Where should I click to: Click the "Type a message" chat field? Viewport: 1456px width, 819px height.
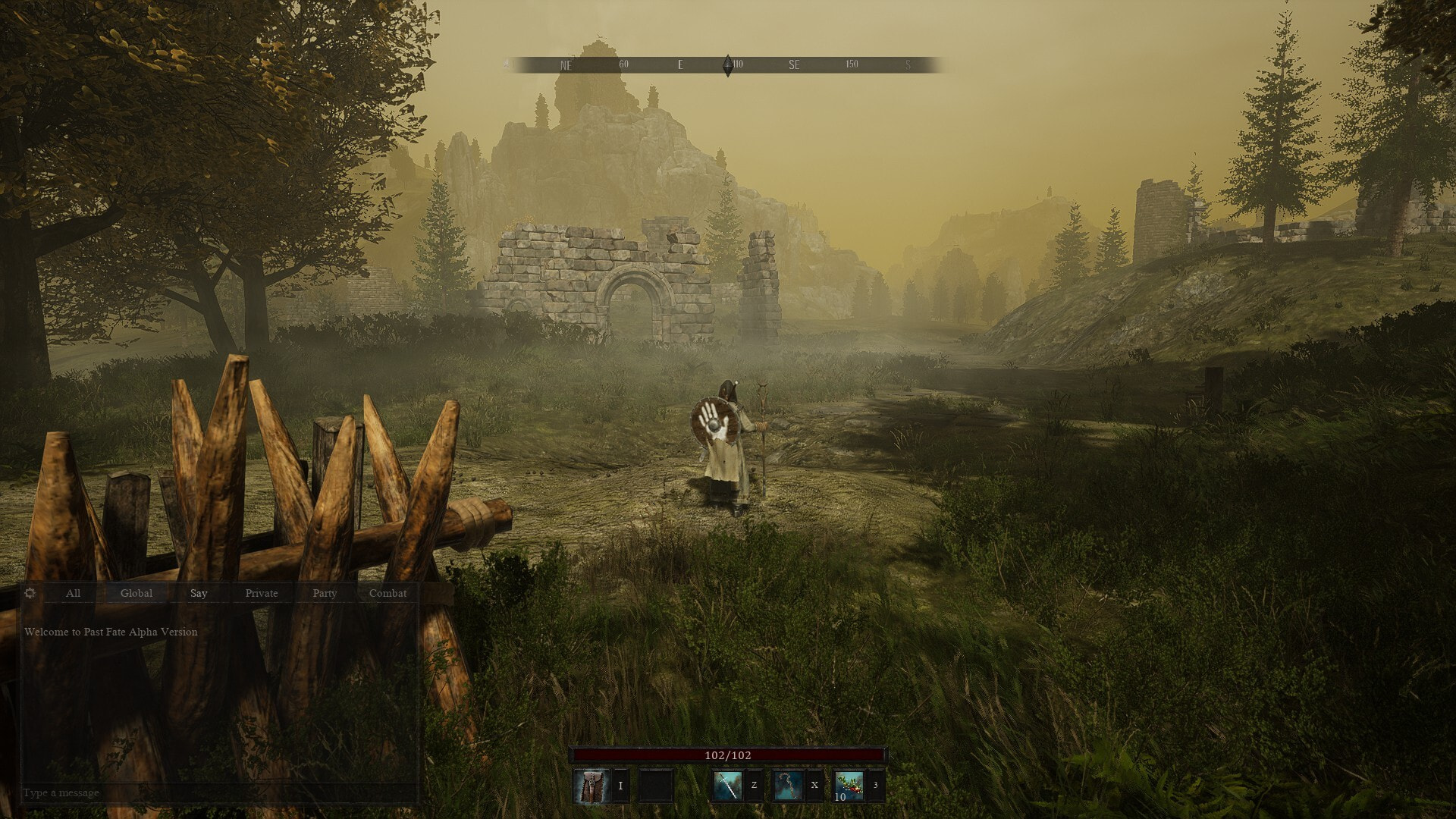(218, 792)
